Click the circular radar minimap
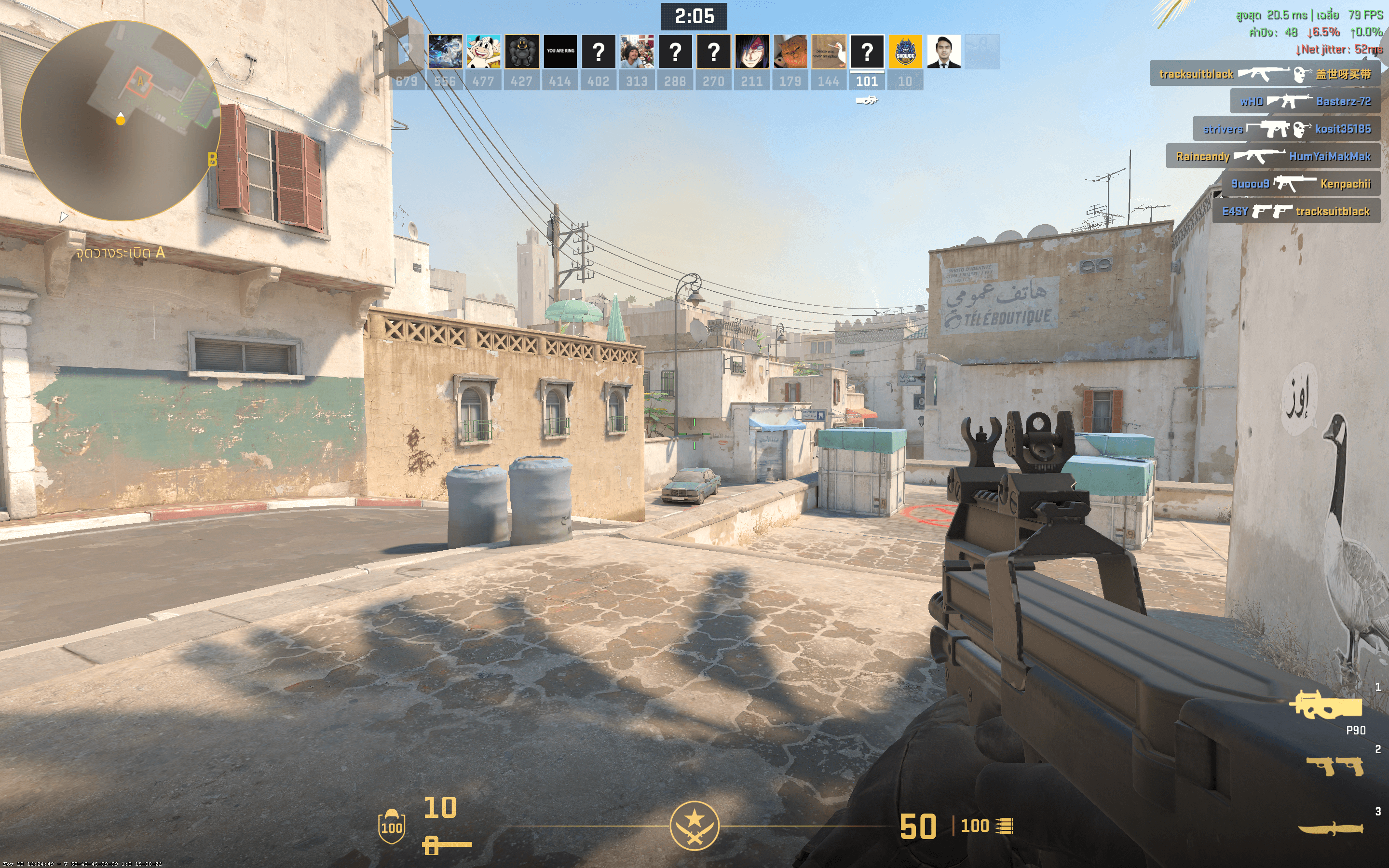The image size is (1389, 868). click(x=121, y=121)
